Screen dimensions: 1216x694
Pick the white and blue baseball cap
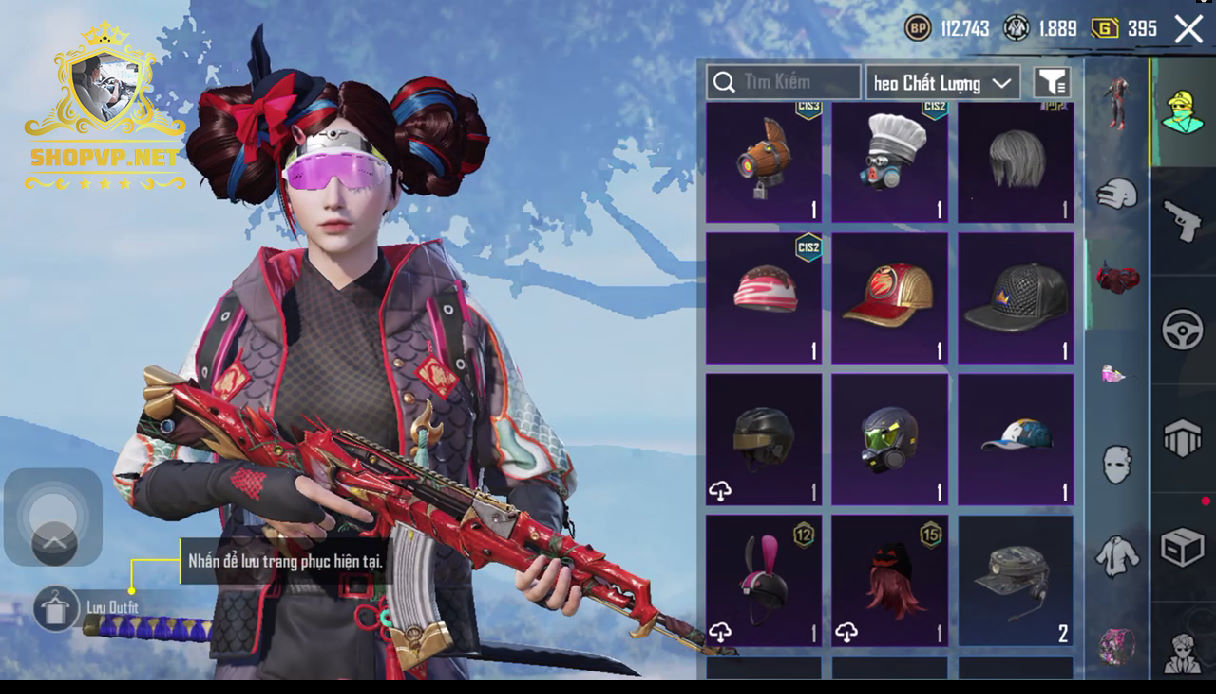1016,439
